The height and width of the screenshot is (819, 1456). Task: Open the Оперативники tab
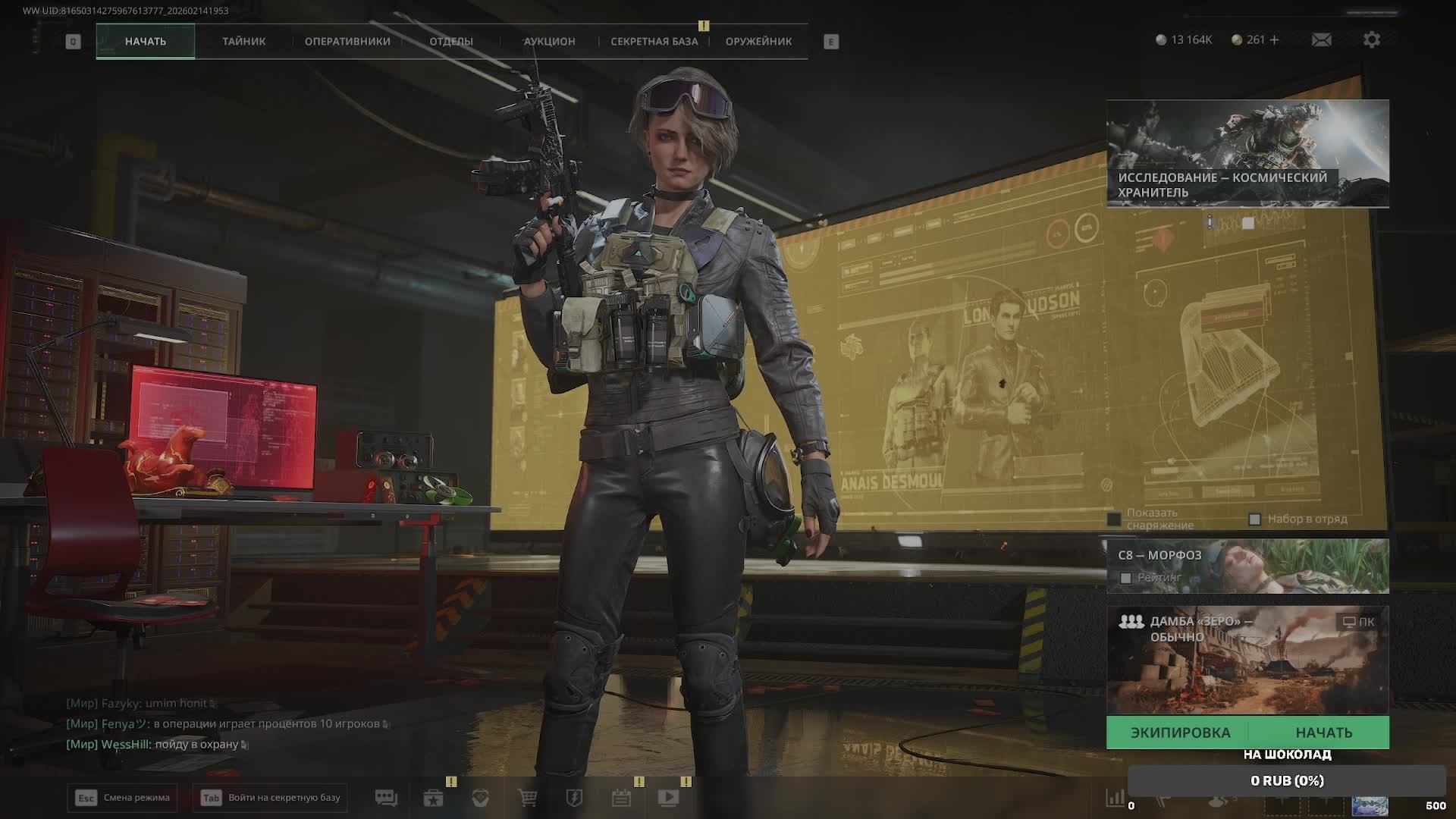(x=347, y=42)
